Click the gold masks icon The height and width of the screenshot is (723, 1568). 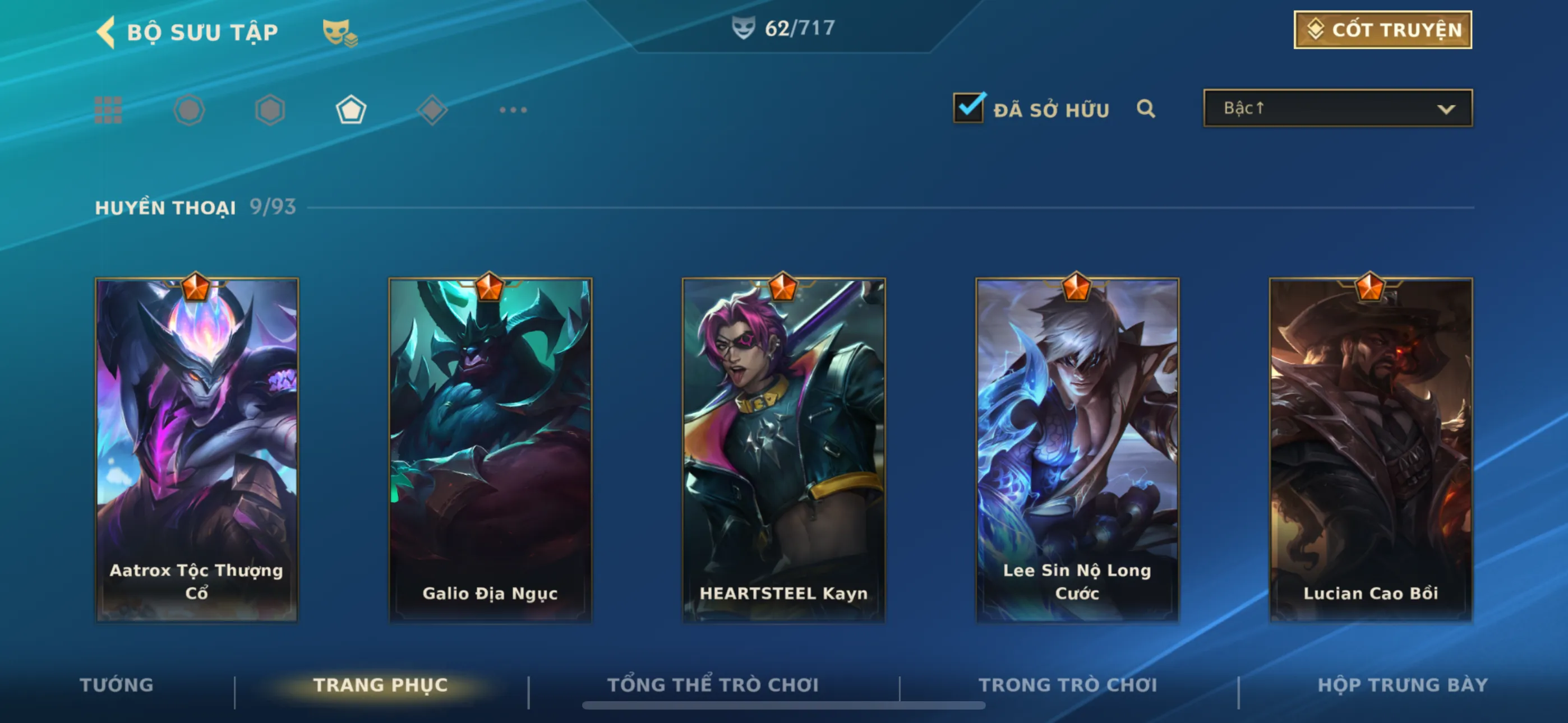[x=338, y=33]
